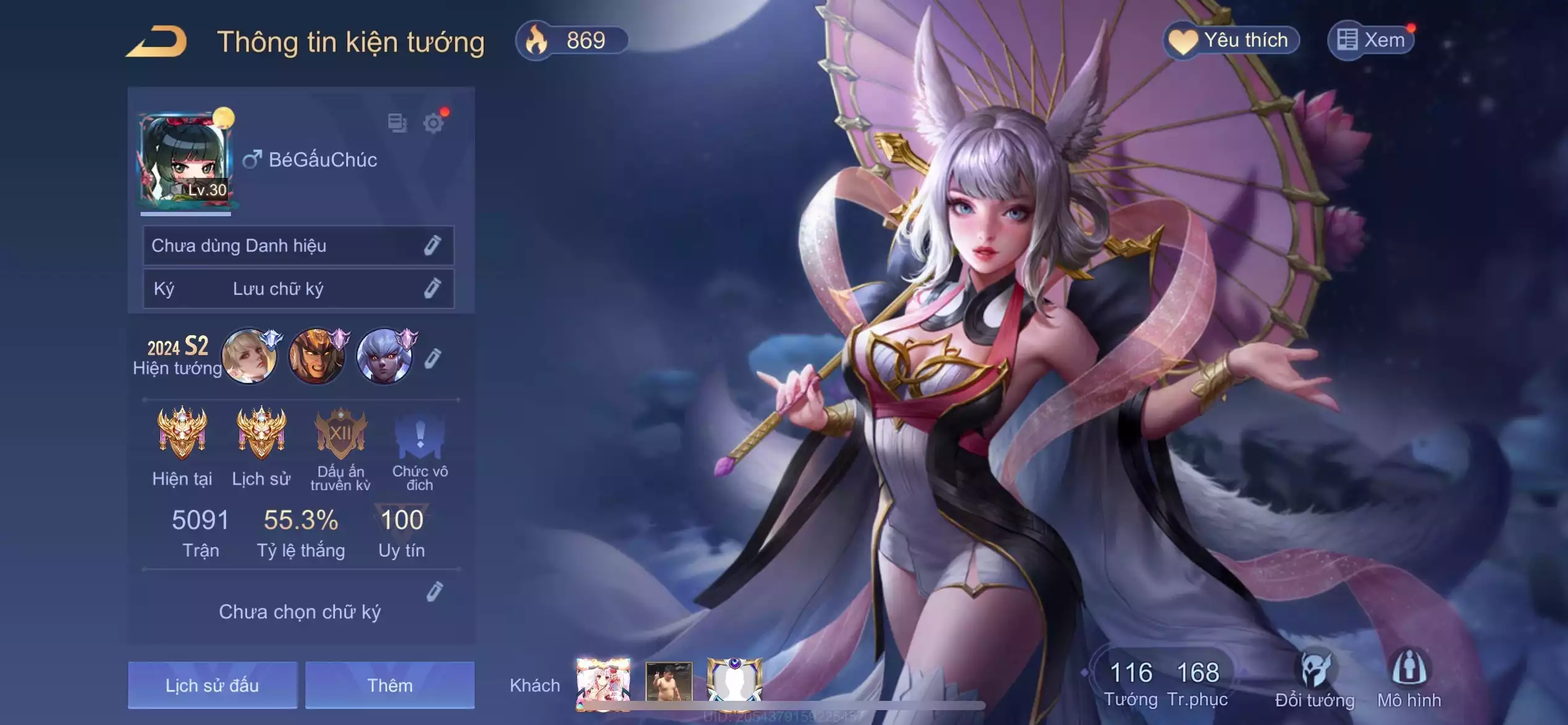
Task: Open the 869 flame popularity counter
Action: coord(572,41)
